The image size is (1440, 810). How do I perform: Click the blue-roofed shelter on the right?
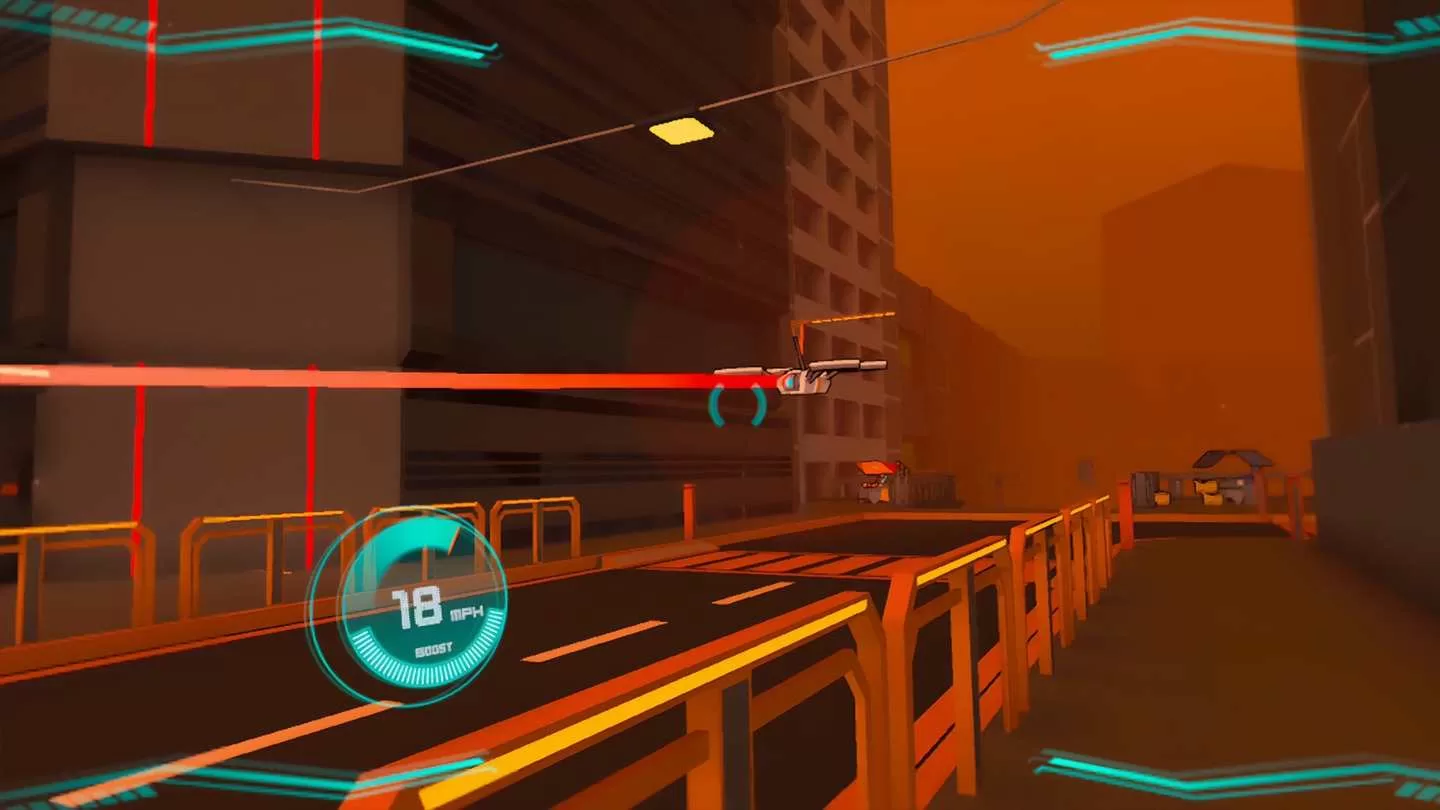1230,460
